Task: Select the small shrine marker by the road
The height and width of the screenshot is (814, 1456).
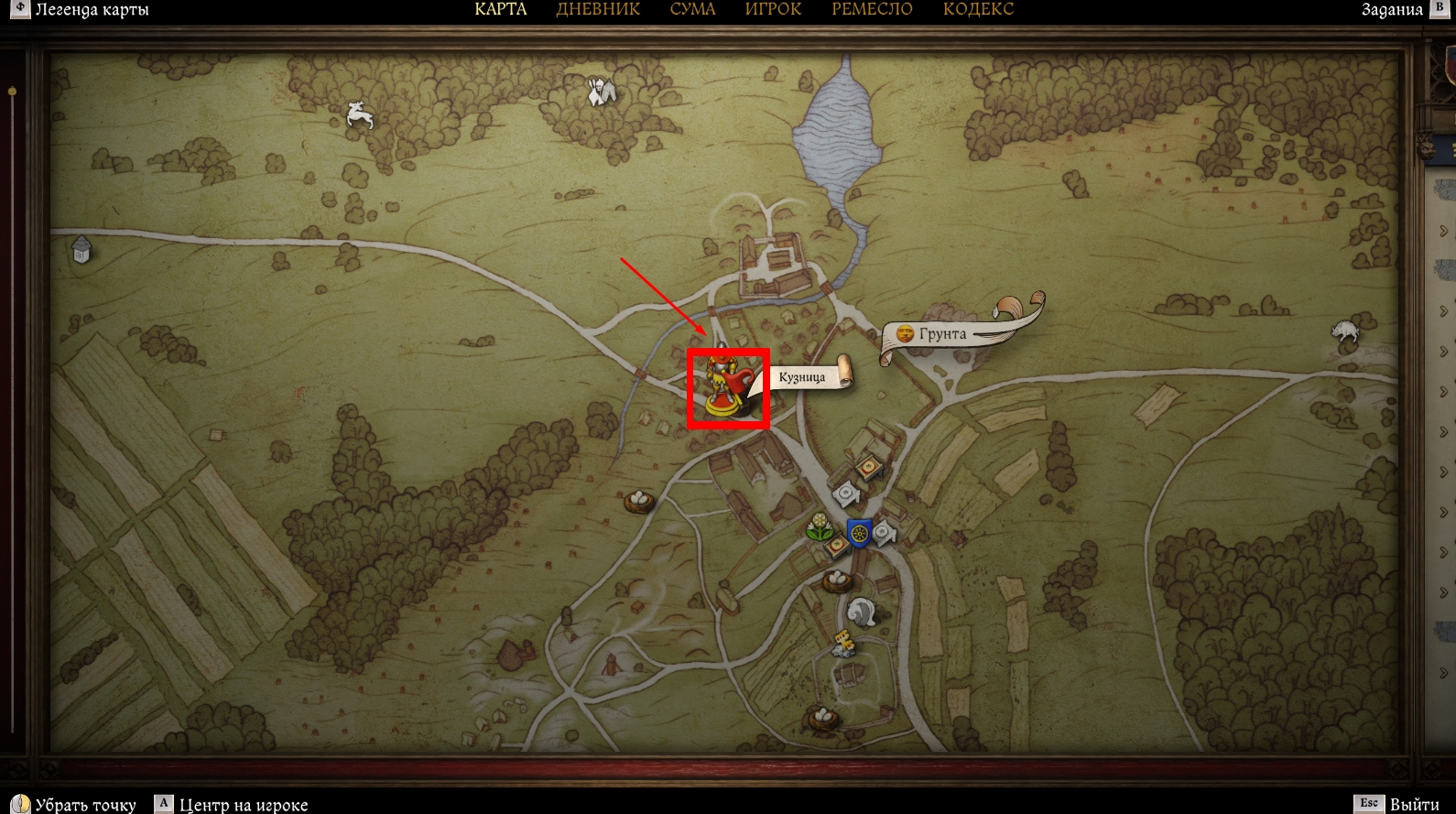Action: click(x=81, y=249)
